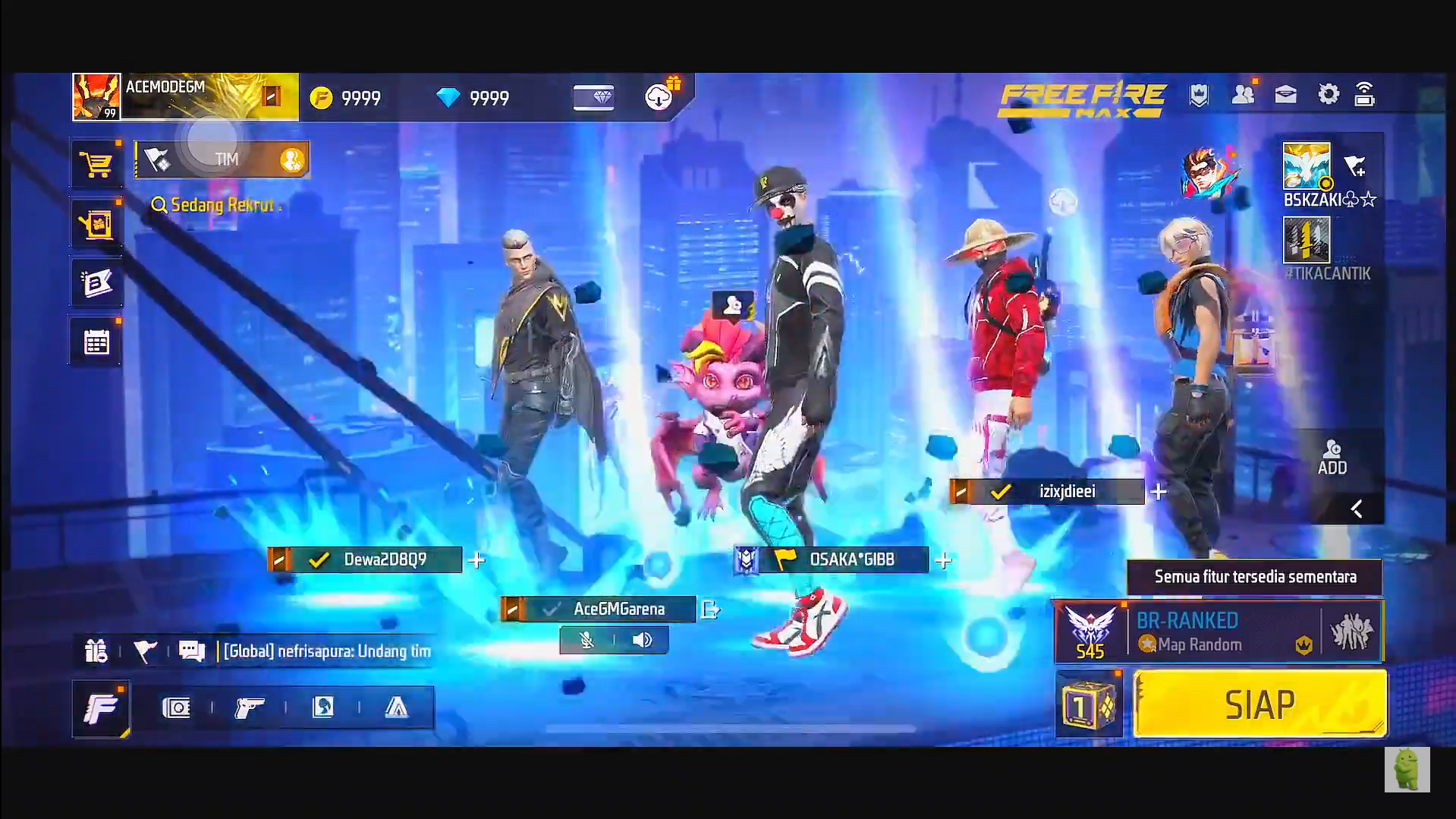Screen dimensions: 1456x819
Task: Open the mail inbox envelope icon
Action: pyautogui.click(x=1285, y=93)
